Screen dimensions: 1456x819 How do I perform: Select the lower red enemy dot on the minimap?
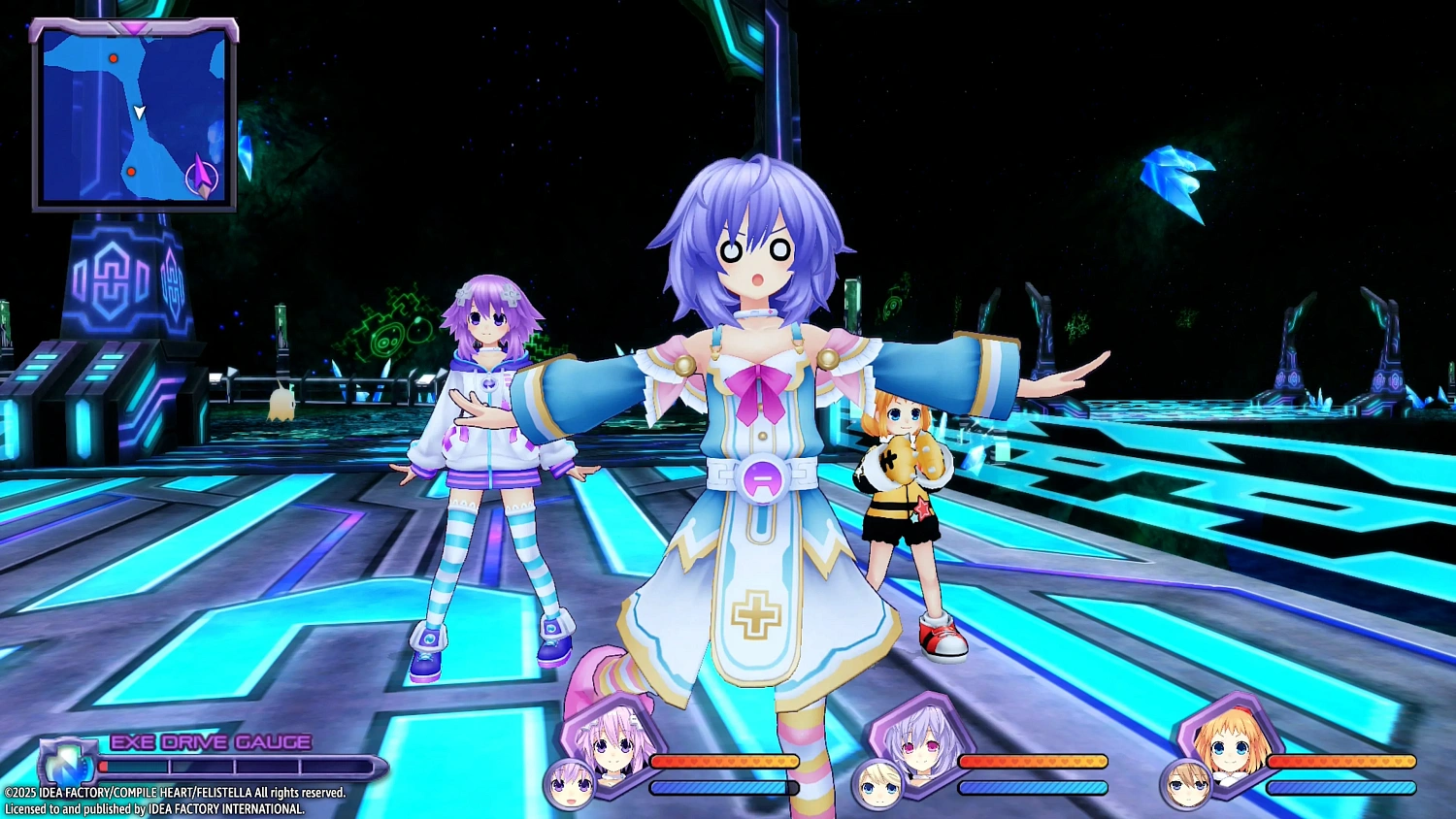tap(130, 170)
